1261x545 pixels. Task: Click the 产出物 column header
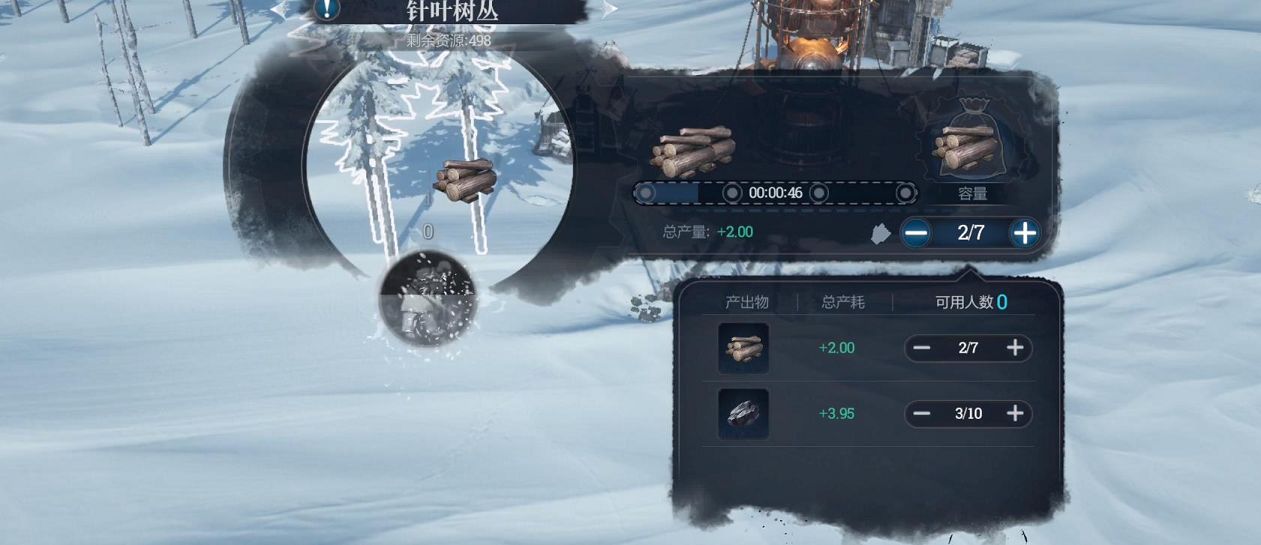pyautogui.click(x=747, y=302)
